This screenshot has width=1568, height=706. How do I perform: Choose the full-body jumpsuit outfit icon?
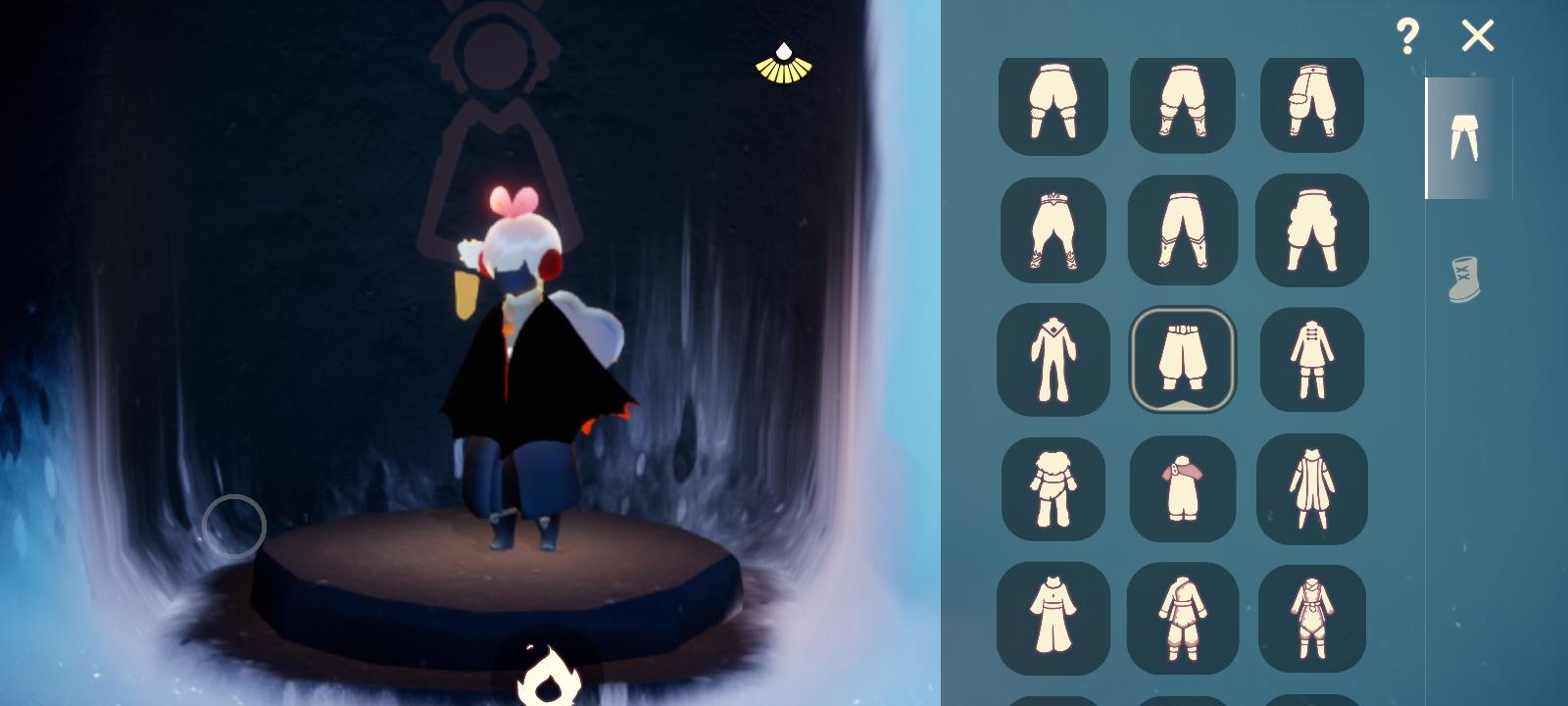point(1053,358)
